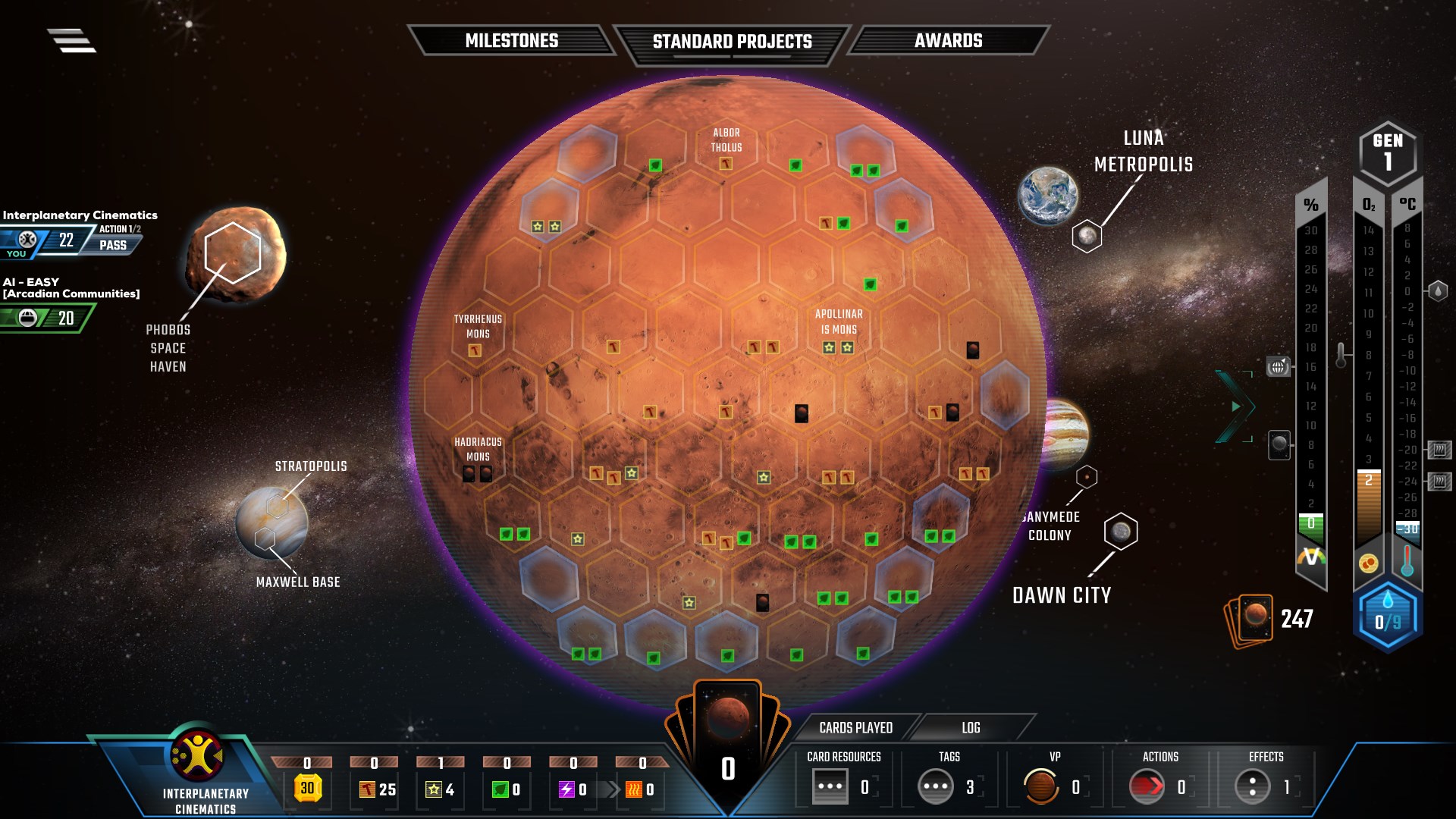Show card Actions list
This screenshot has width=1456, height=819.
point(1147,786)
